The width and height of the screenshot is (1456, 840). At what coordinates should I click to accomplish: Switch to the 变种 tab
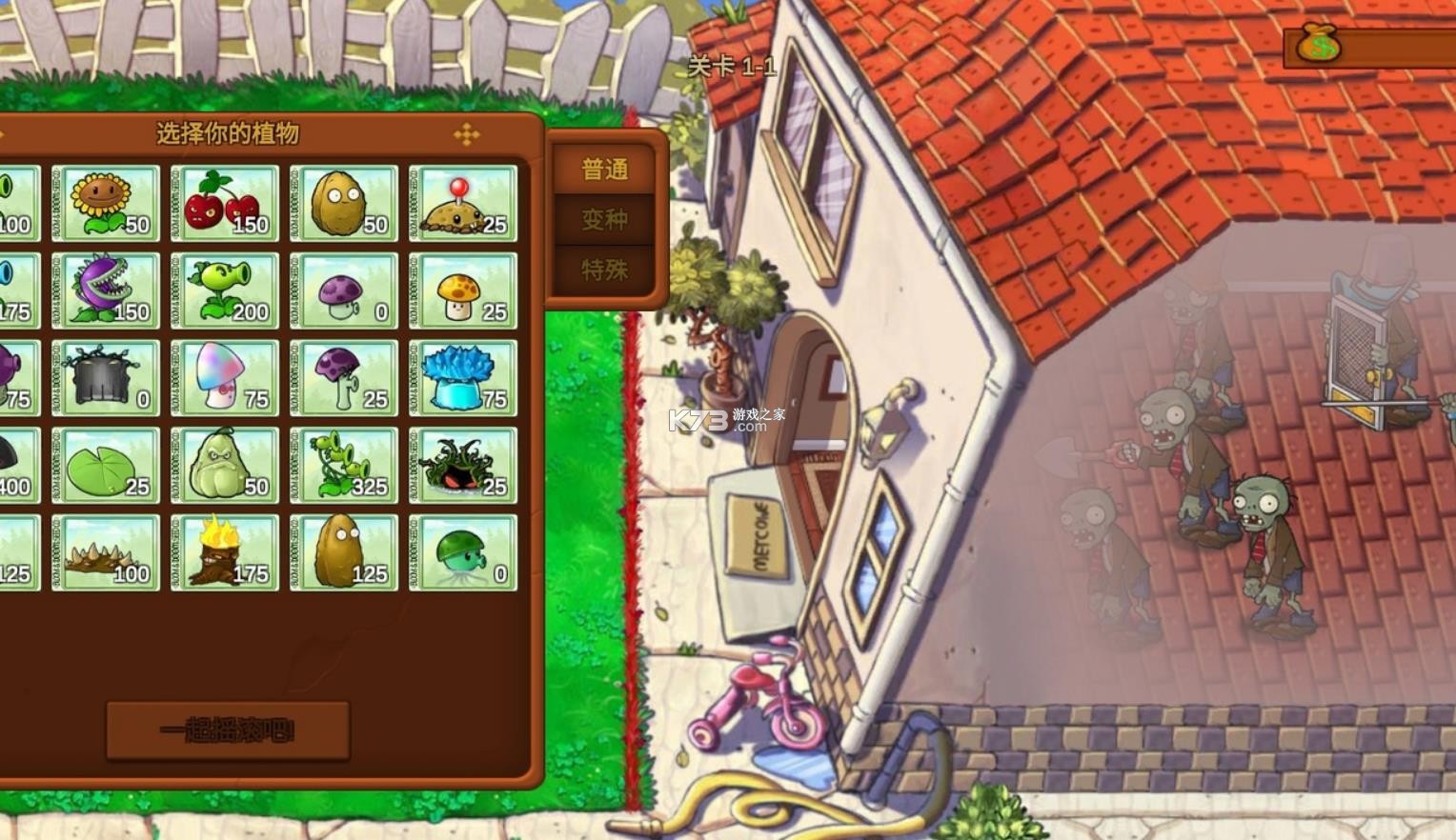click(x=603, y=219)
